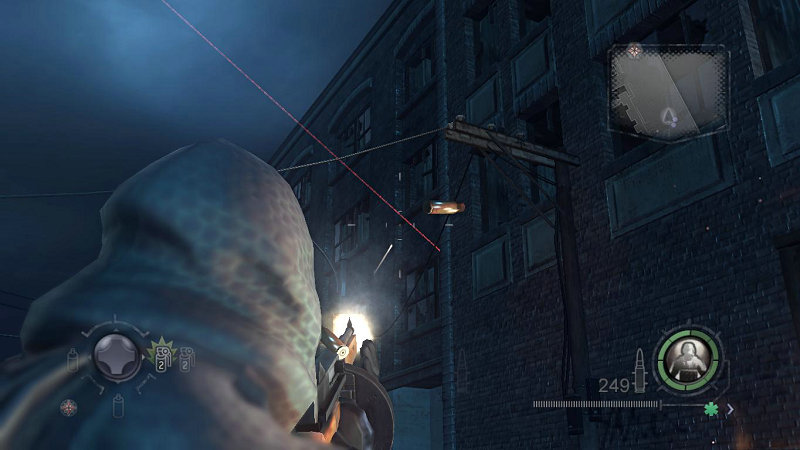The height and width of the screenshot is (450, 800).
Task: Click the red compass objective marker on minimap
Action: point(633,51)
